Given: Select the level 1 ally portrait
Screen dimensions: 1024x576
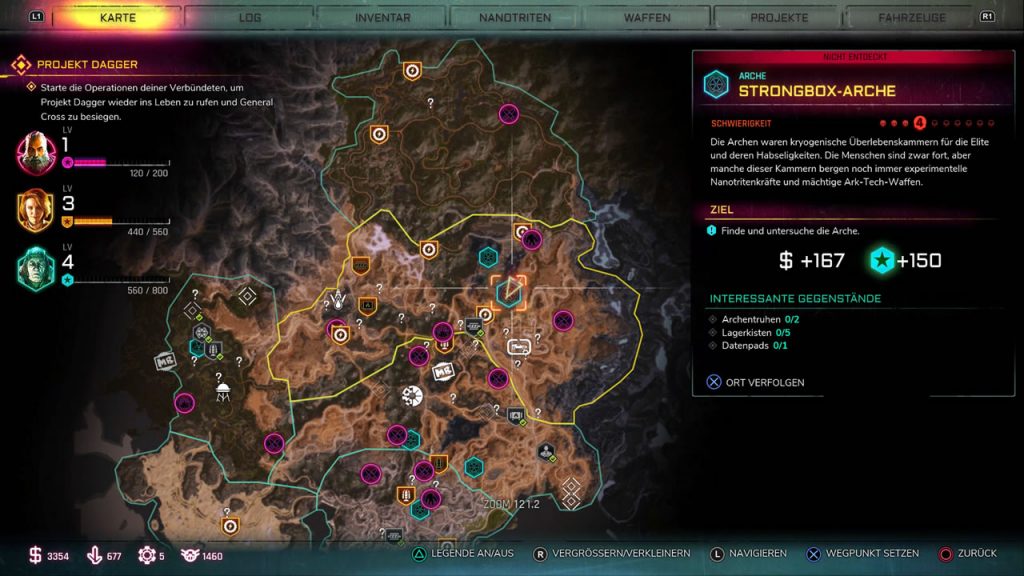Looking at the screenshot, I should click(x=36, y=152).
